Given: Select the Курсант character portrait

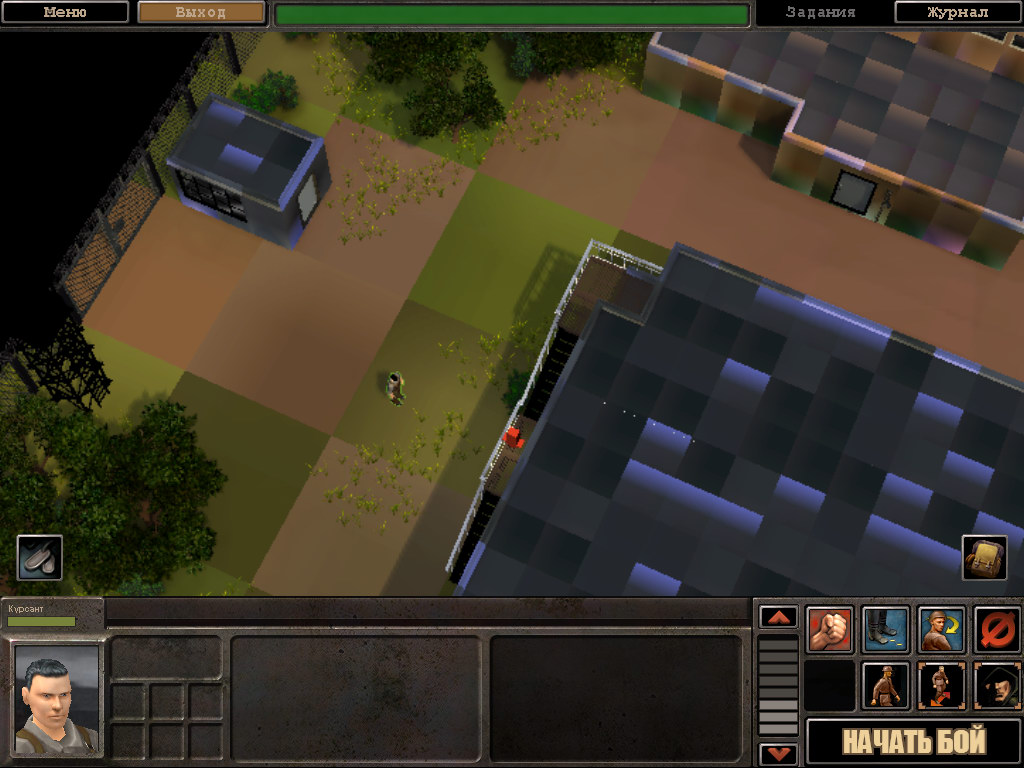Looking at the screenshot, I should [x=56, y=698].
